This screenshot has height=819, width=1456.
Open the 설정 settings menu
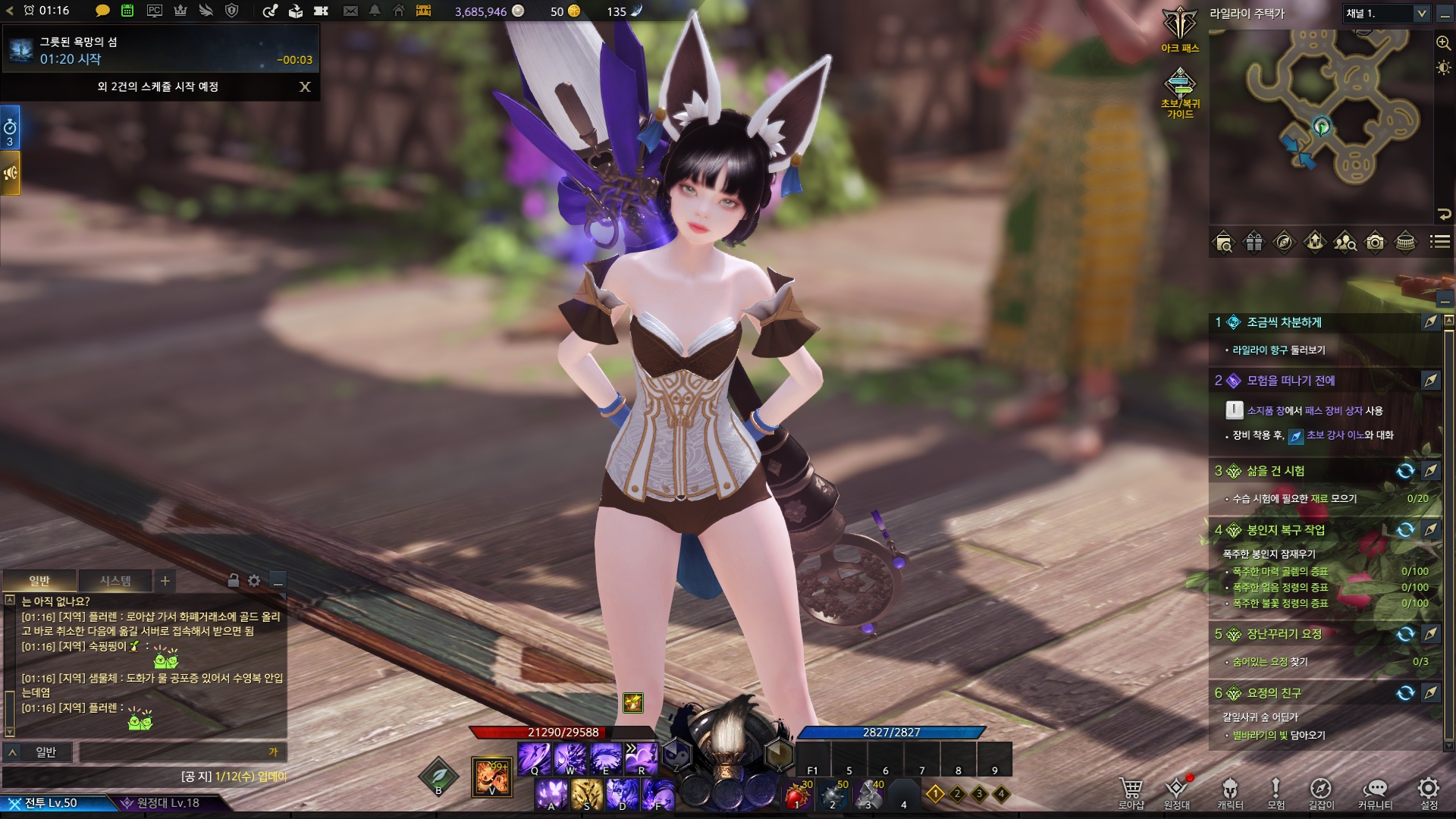click(1429, 792)
